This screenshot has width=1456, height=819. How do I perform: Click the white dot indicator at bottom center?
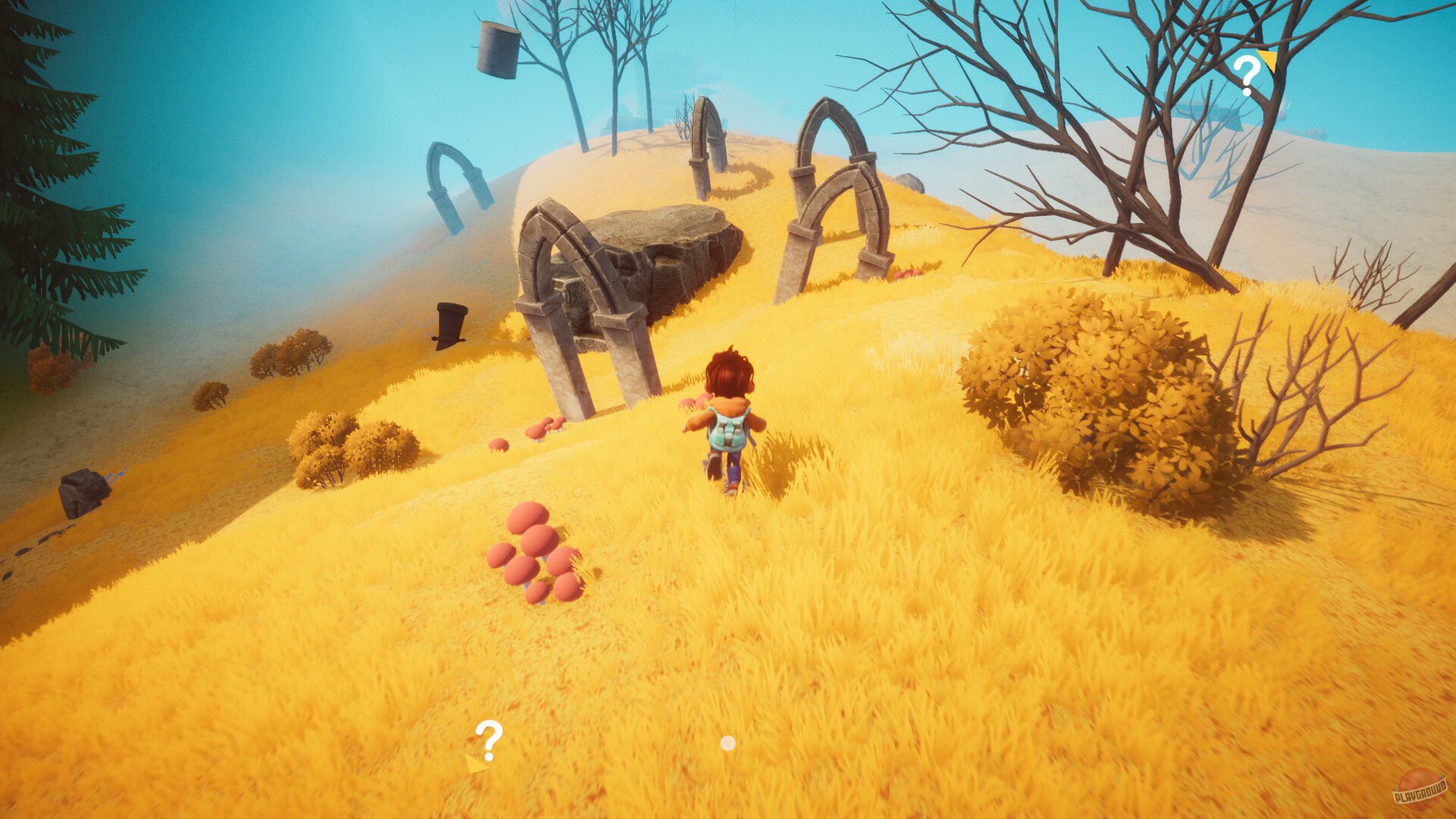point(727,744)
